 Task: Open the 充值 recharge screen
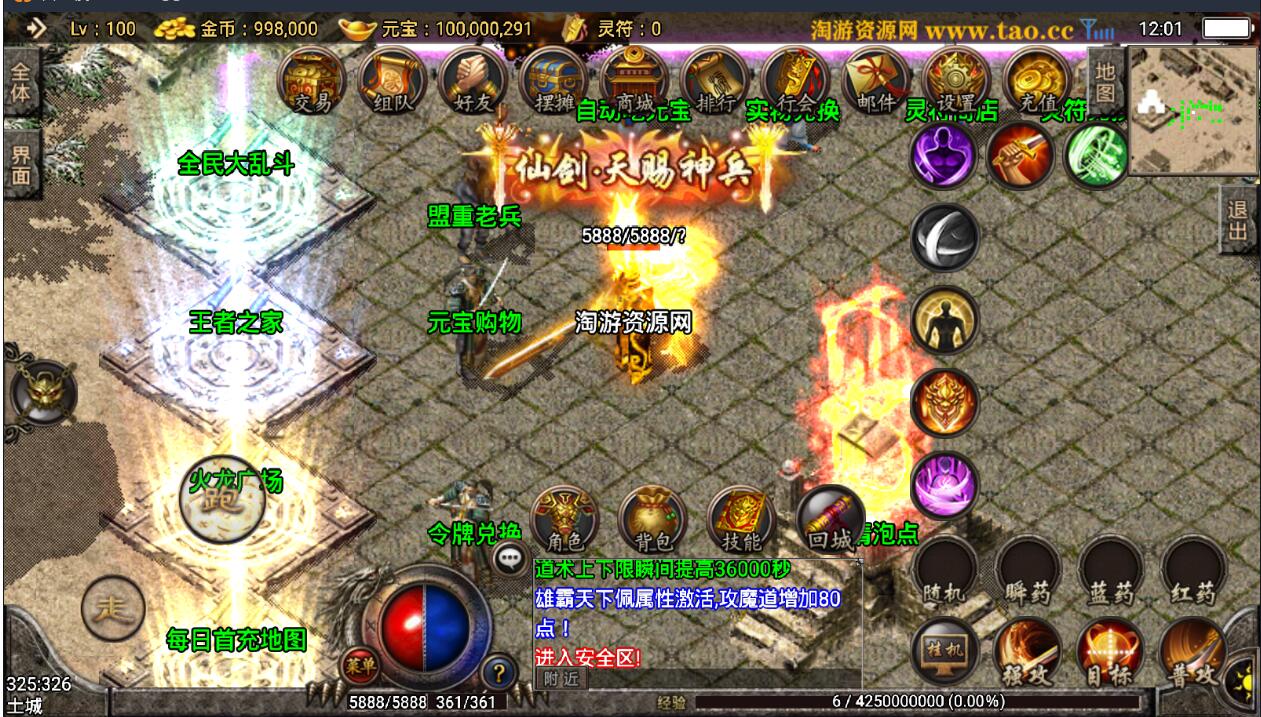pyautogui.click(x=1036, y=79)
